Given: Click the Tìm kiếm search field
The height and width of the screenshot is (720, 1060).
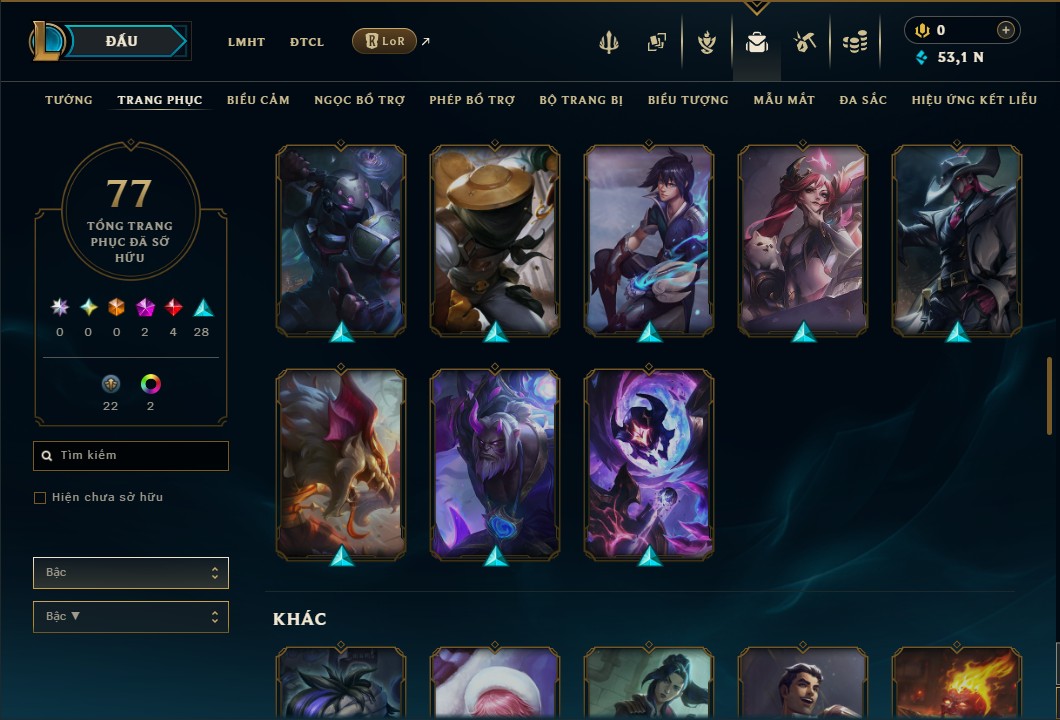Looking at the screenshot, I should [131, 456].
